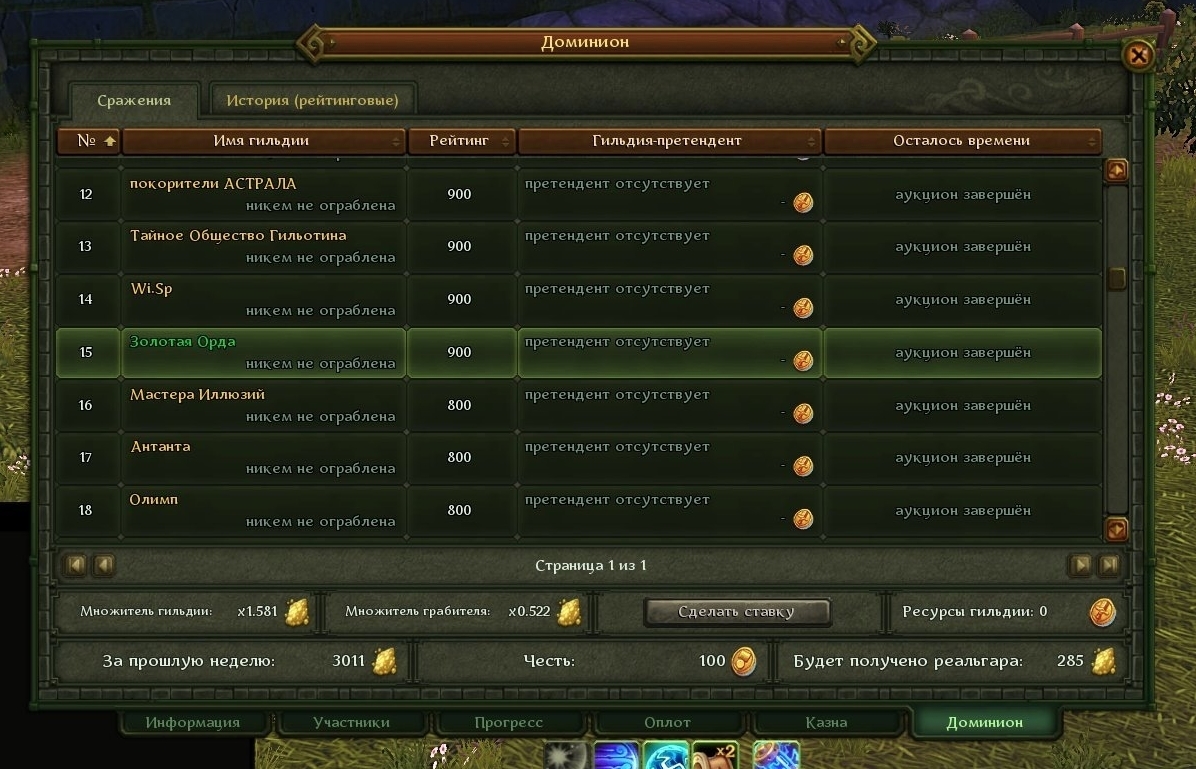The width and height of the screenshot is (1196, 769).
Task: Open the Казна tab
Action: pos(826,722)
